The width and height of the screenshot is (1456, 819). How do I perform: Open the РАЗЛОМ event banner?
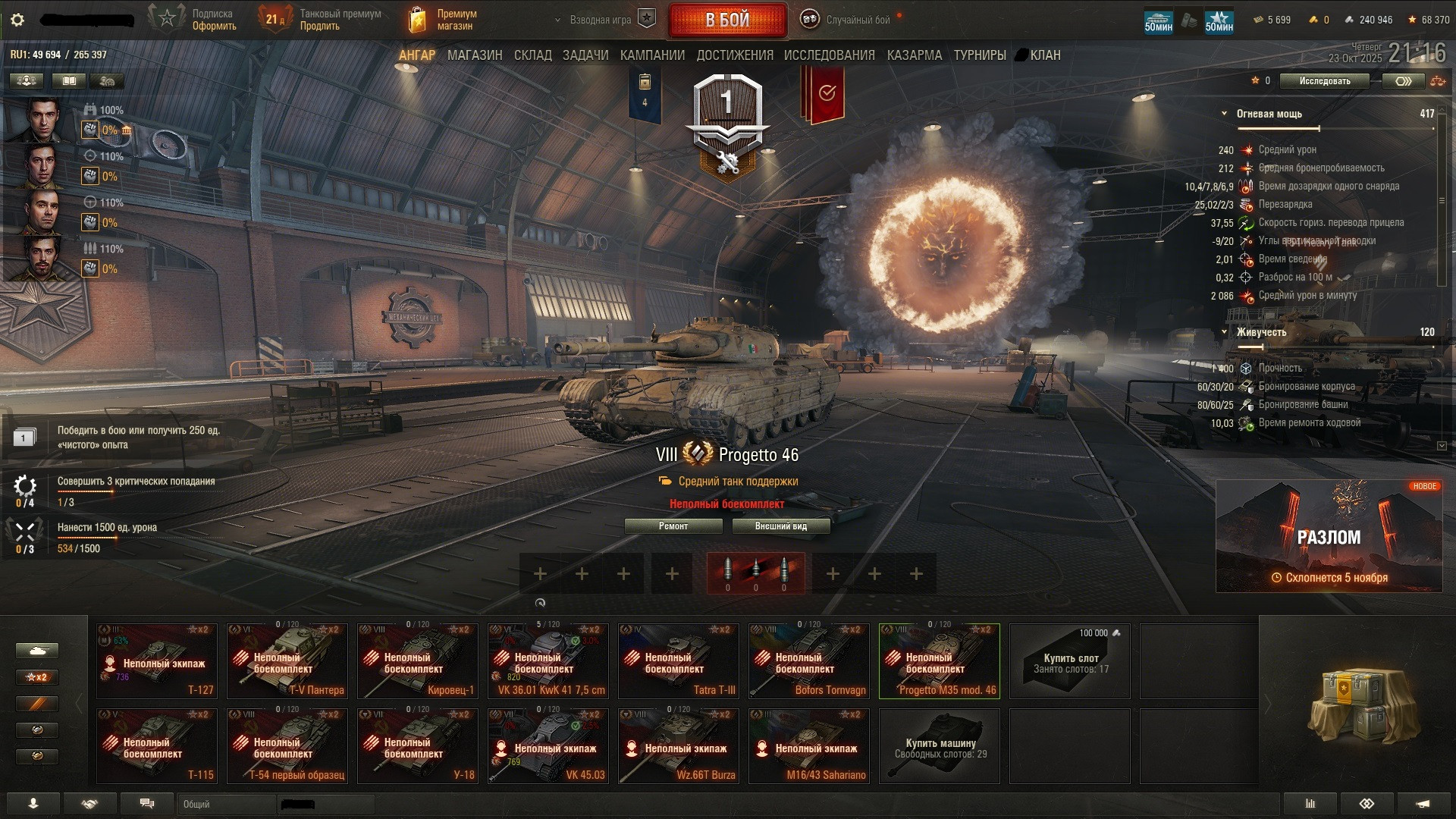point(1329,536)
